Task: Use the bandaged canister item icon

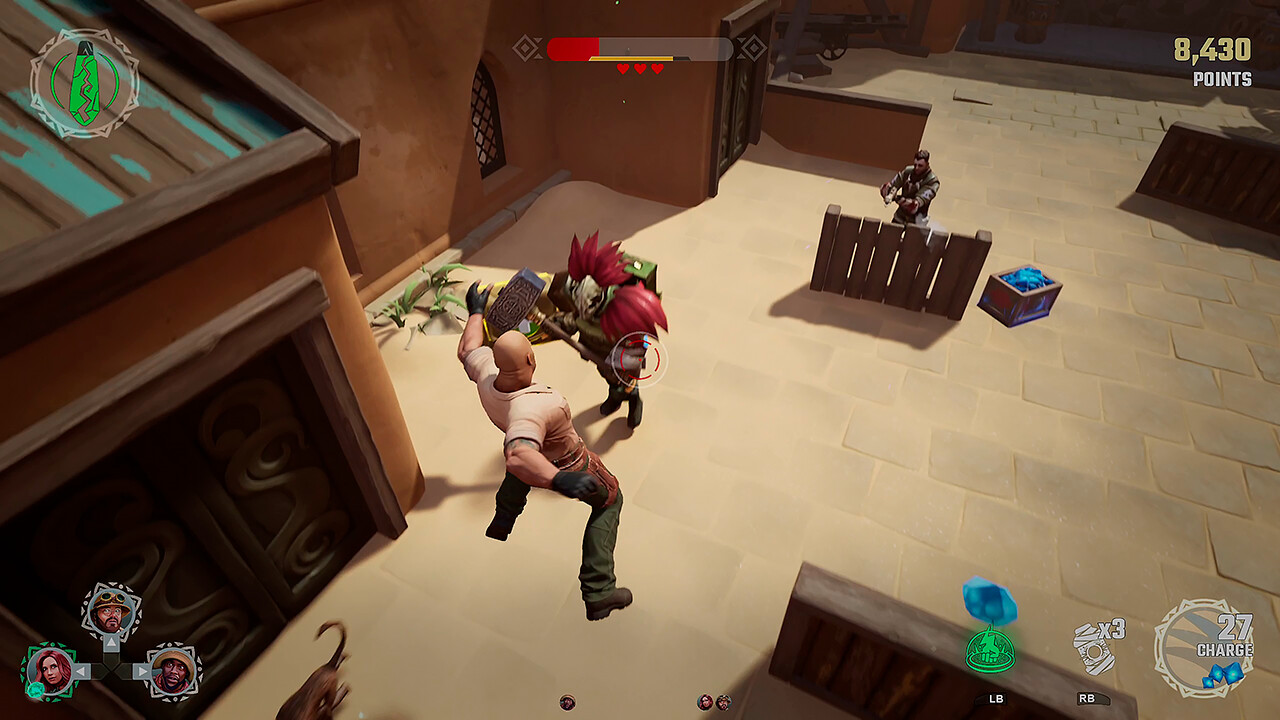Action: coord(1094,647)
